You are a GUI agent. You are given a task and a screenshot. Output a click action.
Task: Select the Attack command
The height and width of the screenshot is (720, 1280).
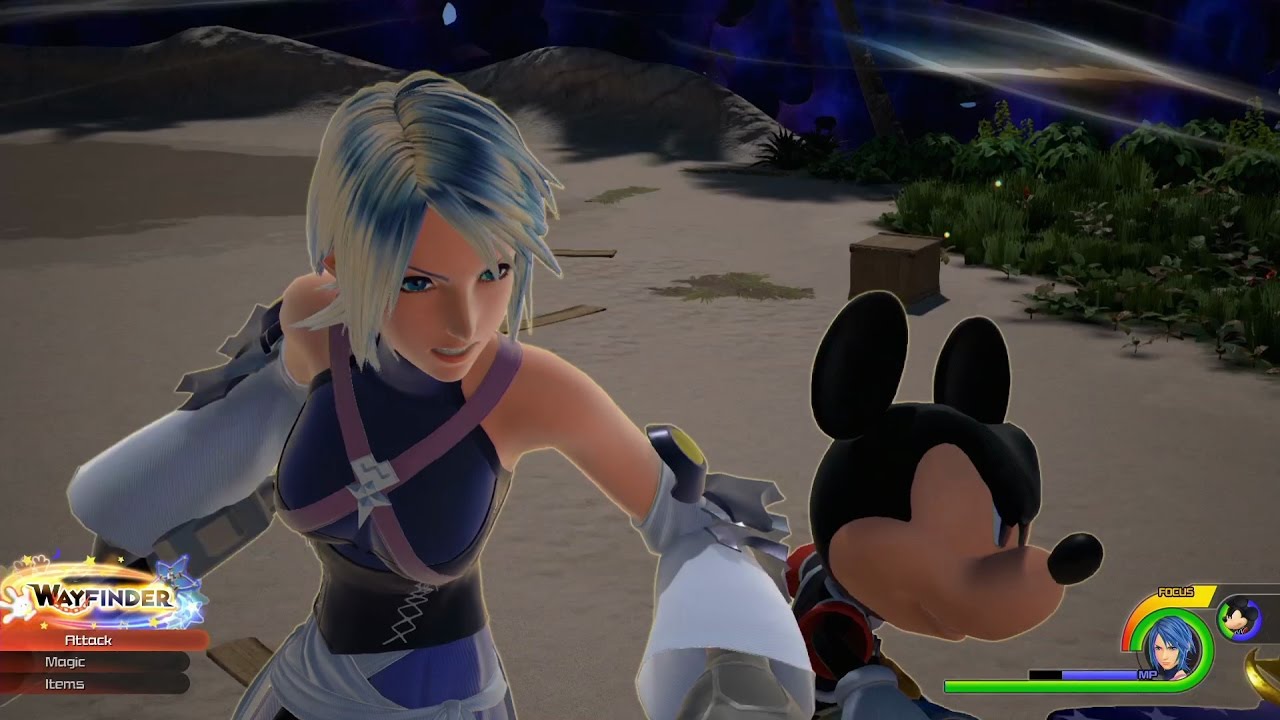click(90, 640)
